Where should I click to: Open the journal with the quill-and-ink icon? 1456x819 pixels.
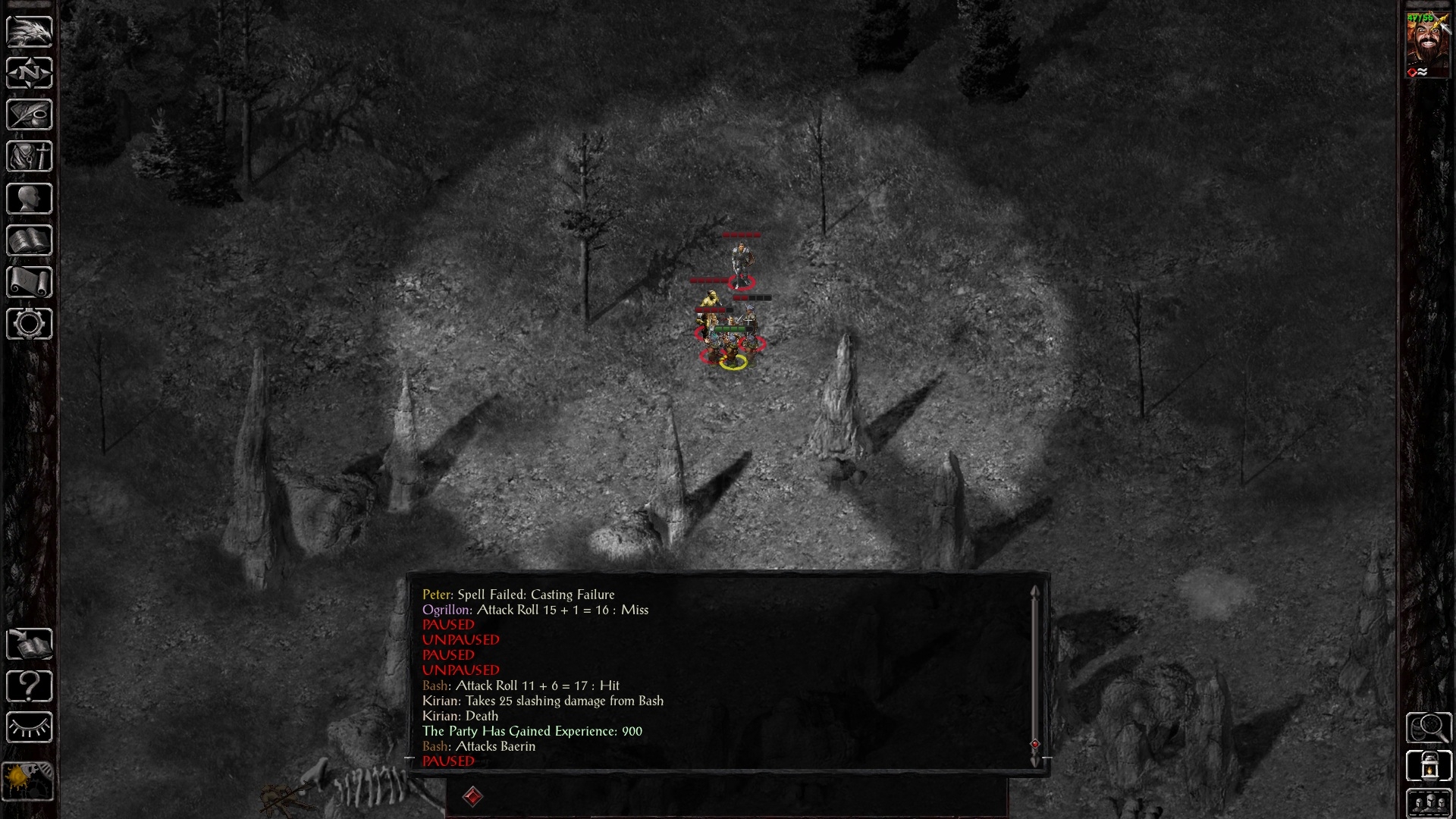pyautogui.click(x=29, y=115)
